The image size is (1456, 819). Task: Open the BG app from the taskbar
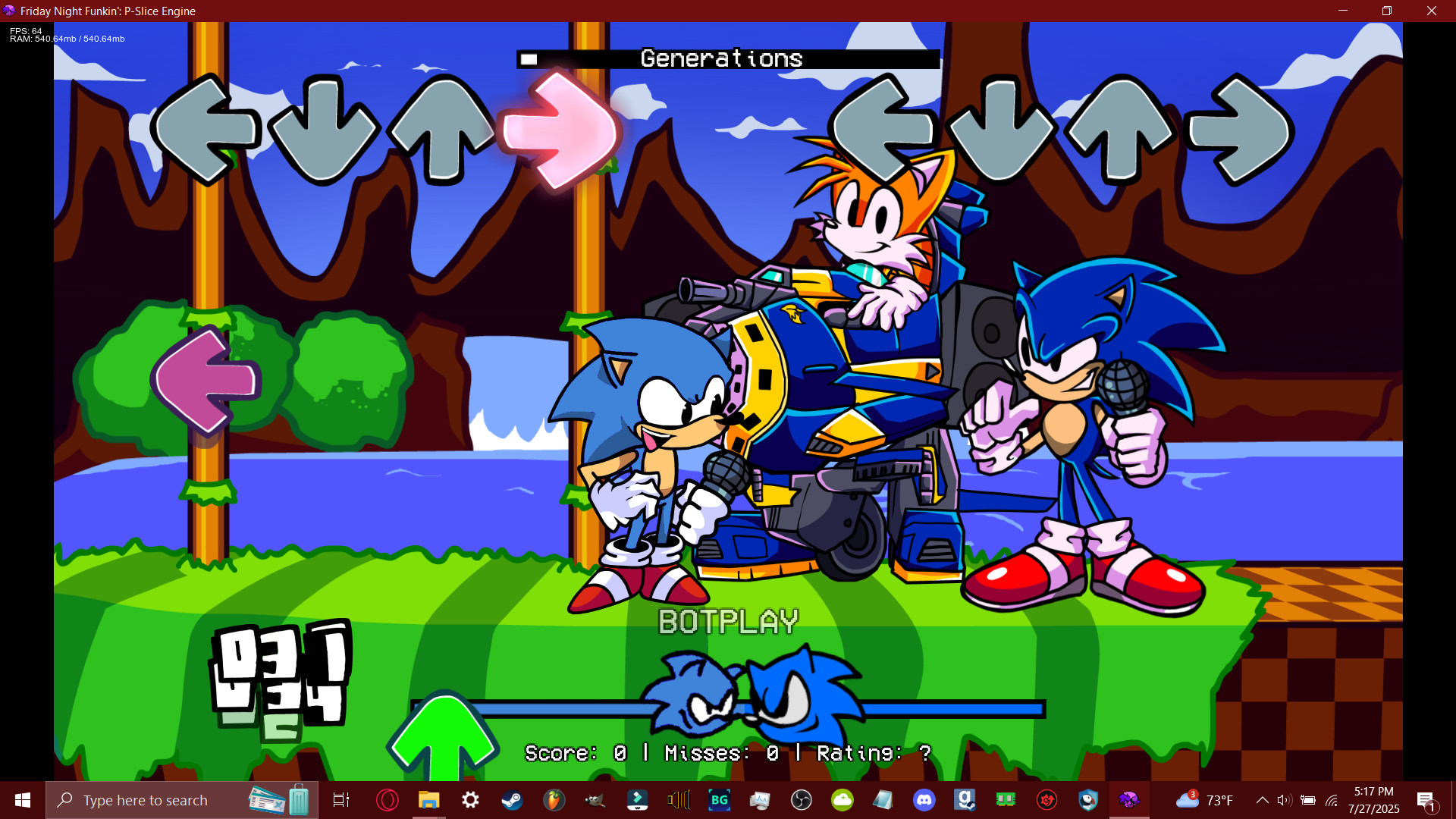pyautogui.click(x=720, y=799)
